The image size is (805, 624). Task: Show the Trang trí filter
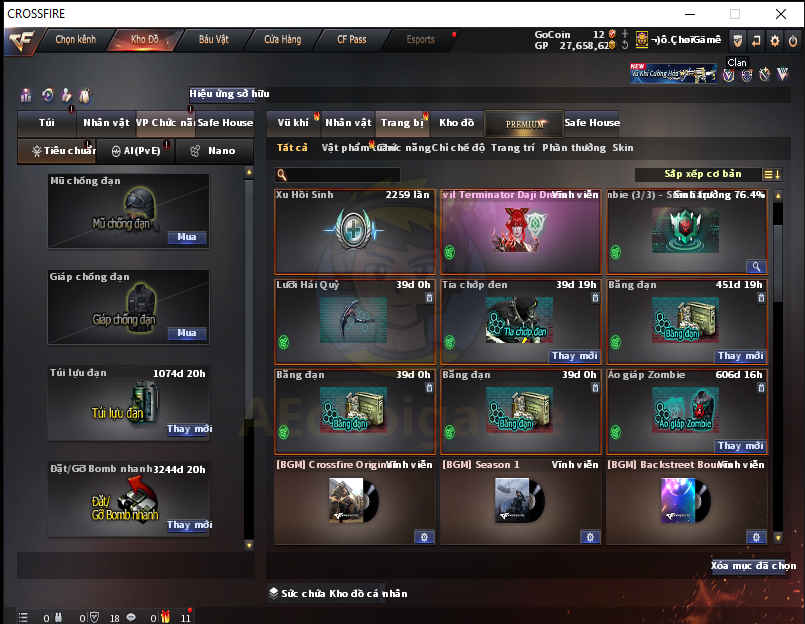(x=512, y=148)
